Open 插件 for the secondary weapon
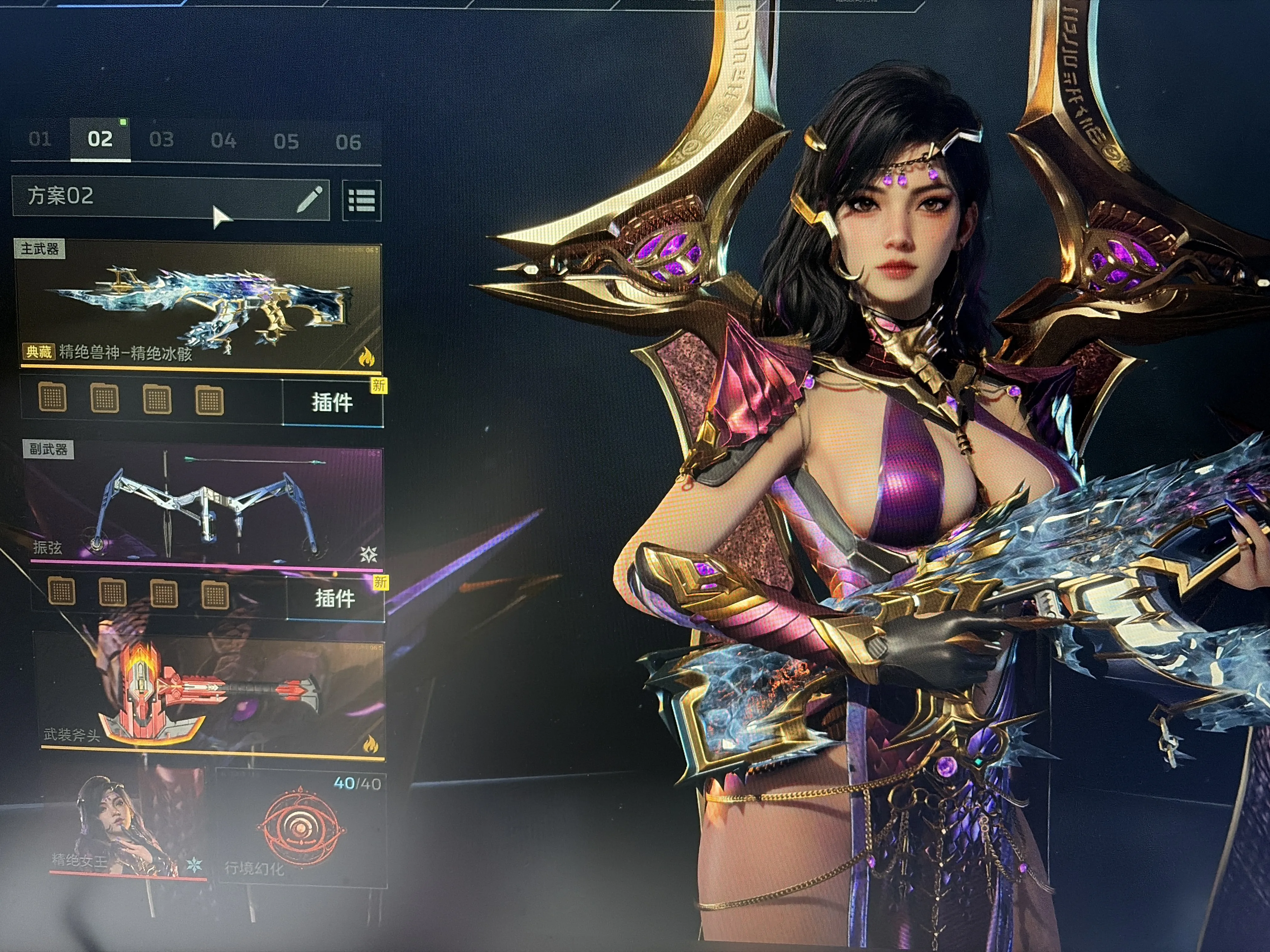 pos(335,598)
